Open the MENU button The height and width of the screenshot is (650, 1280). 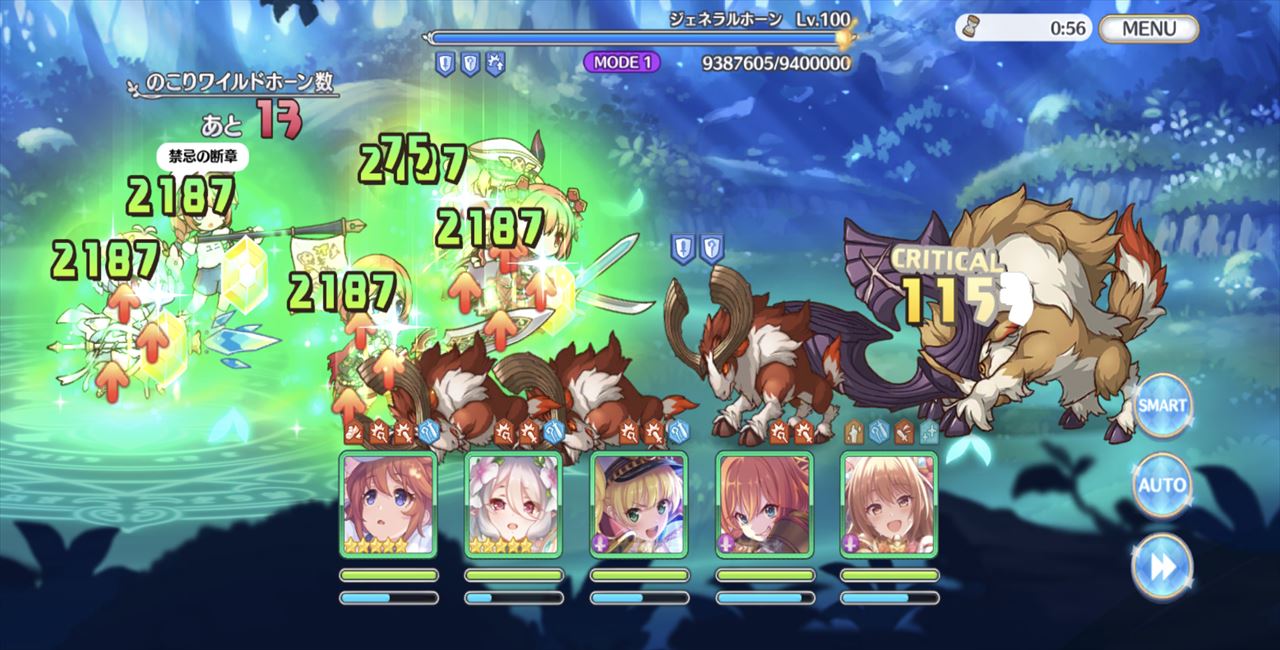pyautogui.click(x=1148, y=28)
